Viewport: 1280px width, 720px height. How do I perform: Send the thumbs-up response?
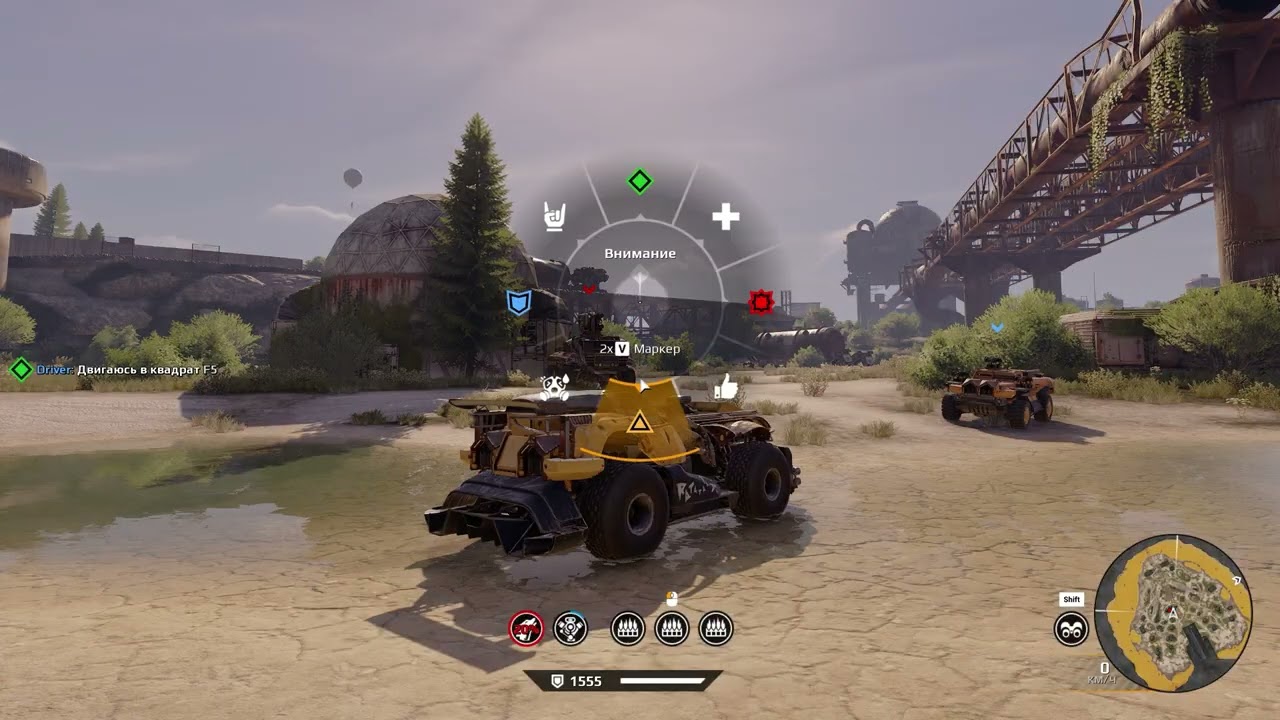click(725, 386)
